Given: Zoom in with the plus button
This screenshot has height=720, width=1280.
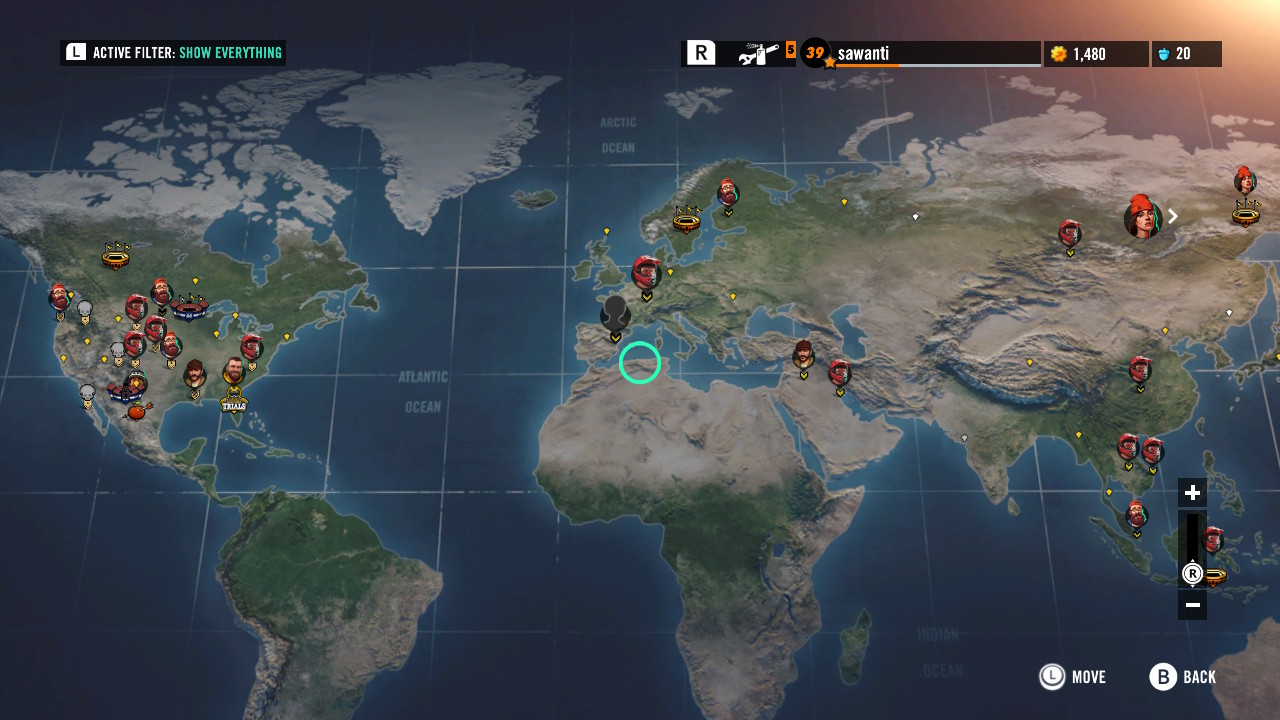Looking at the screenshot, I should [x=1192, y=493].
